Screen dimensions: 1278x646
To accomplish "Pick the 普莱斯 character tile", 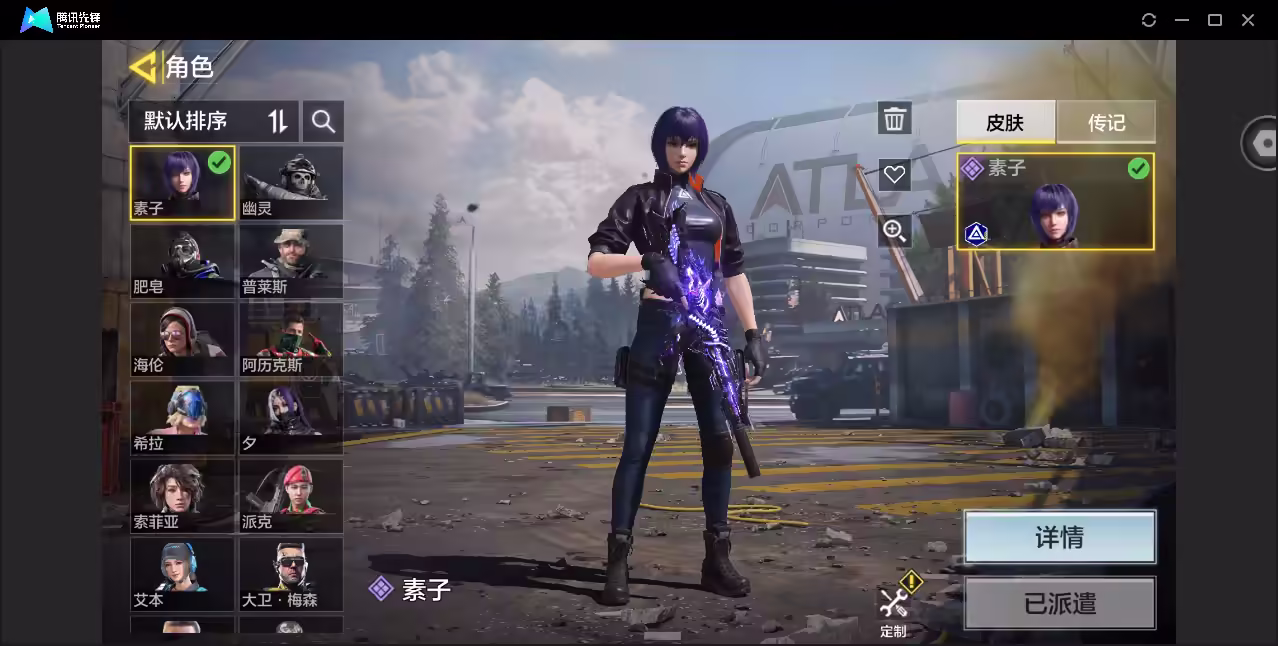I will pyautogui.click(x=291, y=261).
